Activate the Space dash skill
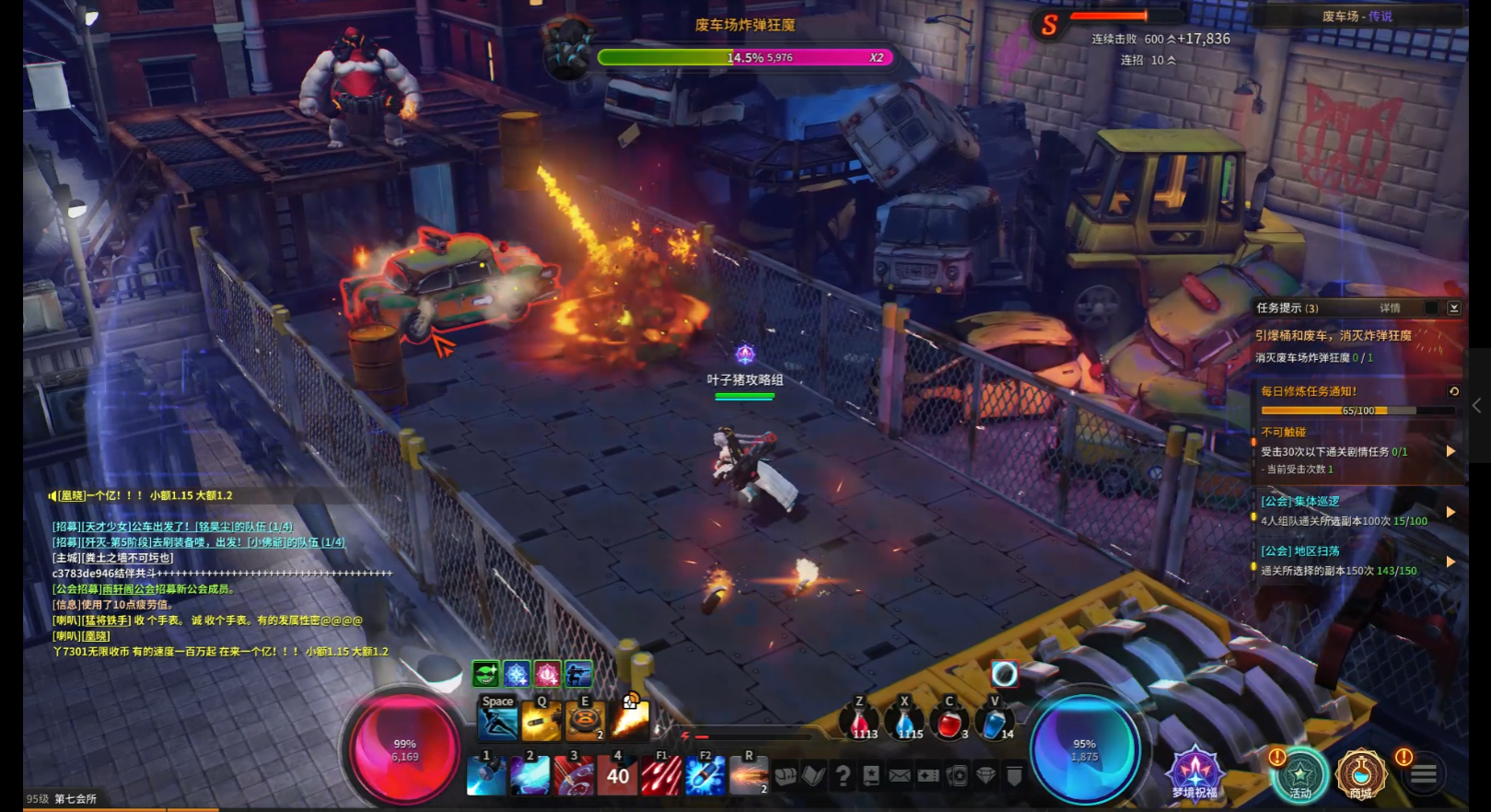1491x812 pixels. click(497, 720)
